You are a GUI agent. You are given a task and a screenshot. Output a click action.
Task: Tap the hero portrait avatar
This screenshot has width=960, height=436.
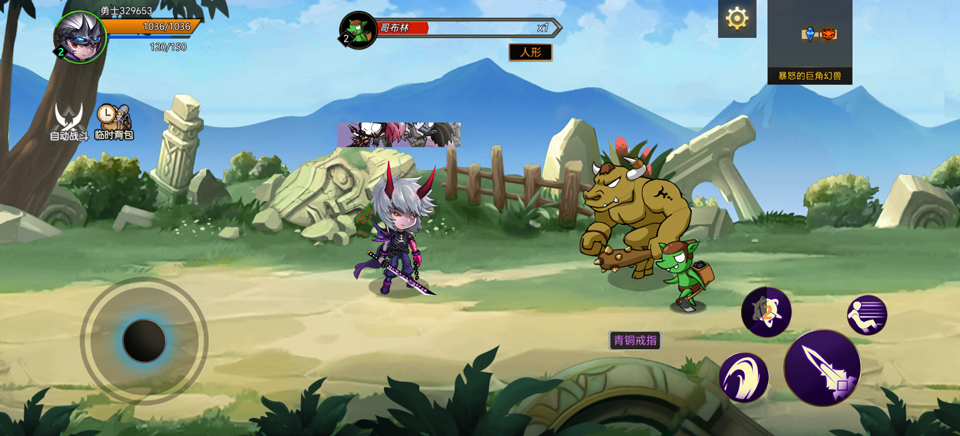point(80,36)
